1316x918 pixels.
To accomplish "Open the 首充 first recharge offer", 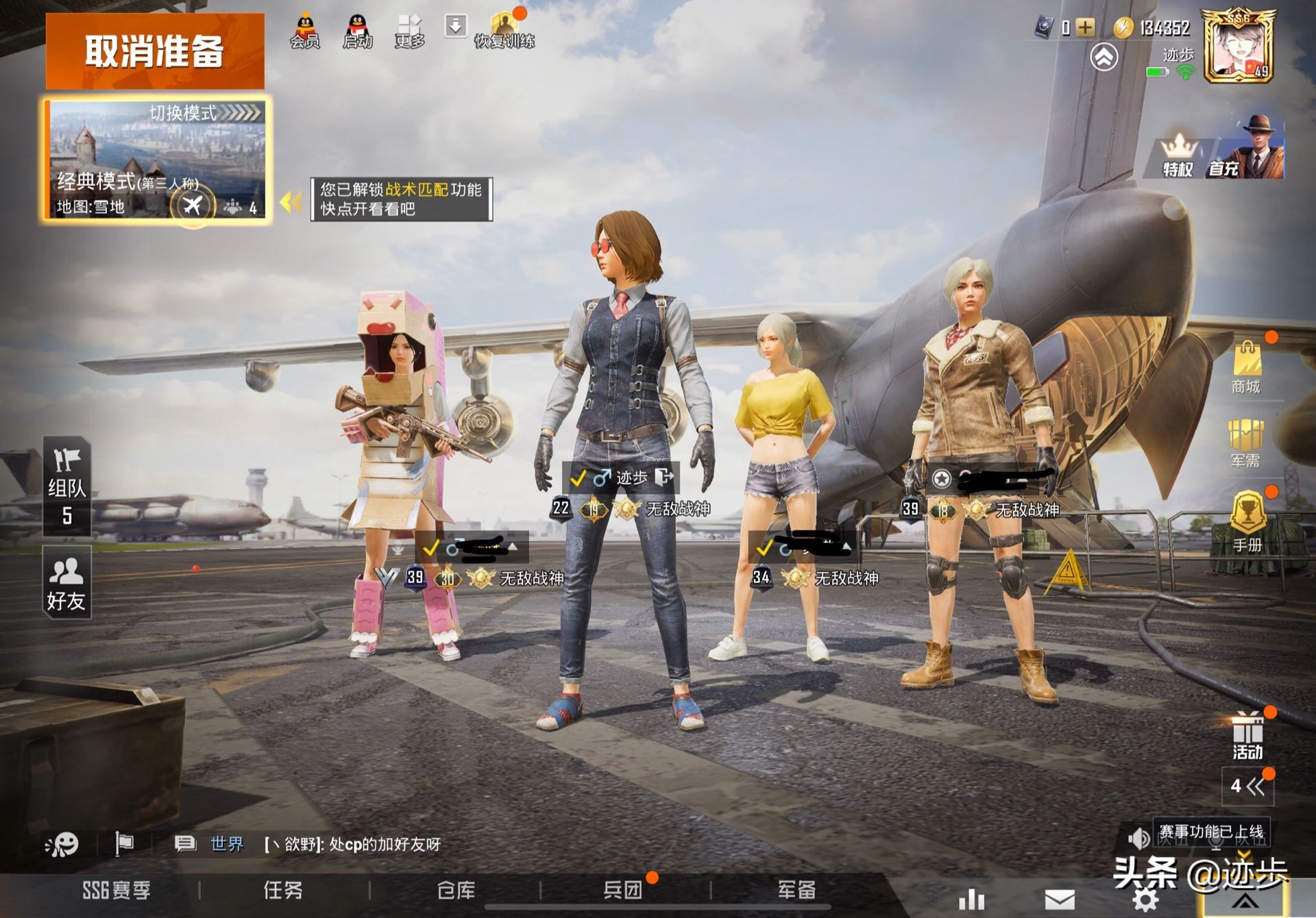I will tap(1246, 149).
